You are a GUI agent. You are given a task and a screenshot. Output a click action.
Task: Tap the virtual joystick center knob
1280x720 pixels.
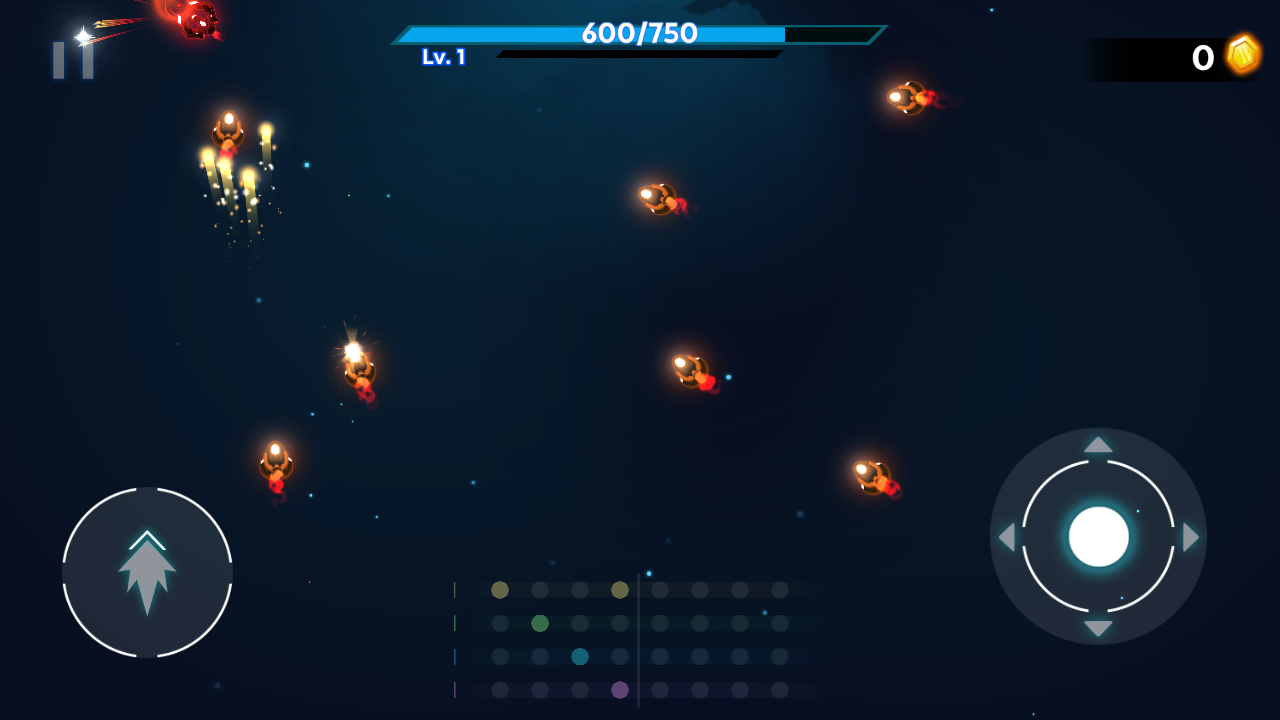(1098, 537)
